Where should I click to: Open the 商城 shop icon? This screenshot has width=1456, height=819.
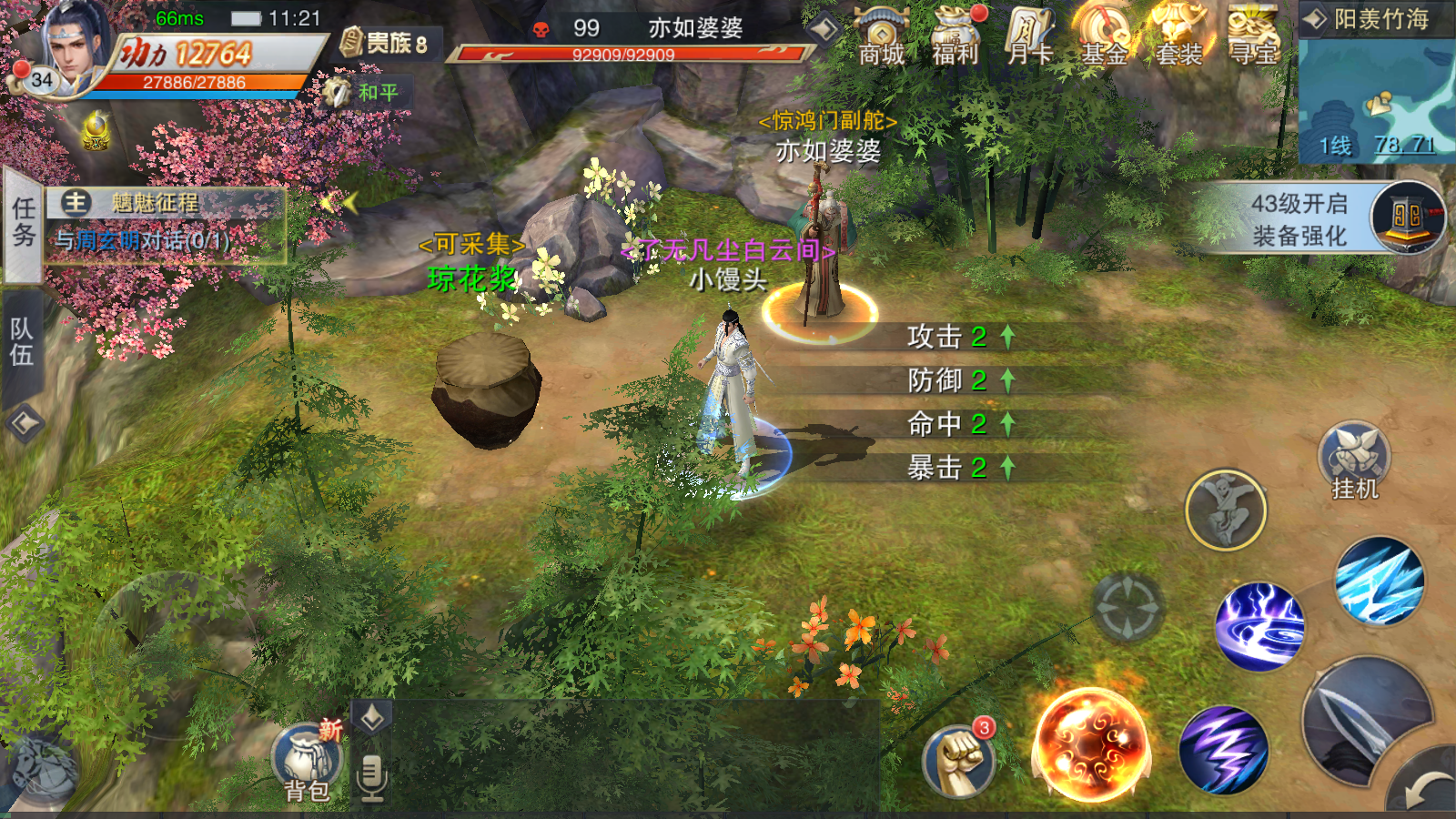click(x=881, y=36)
